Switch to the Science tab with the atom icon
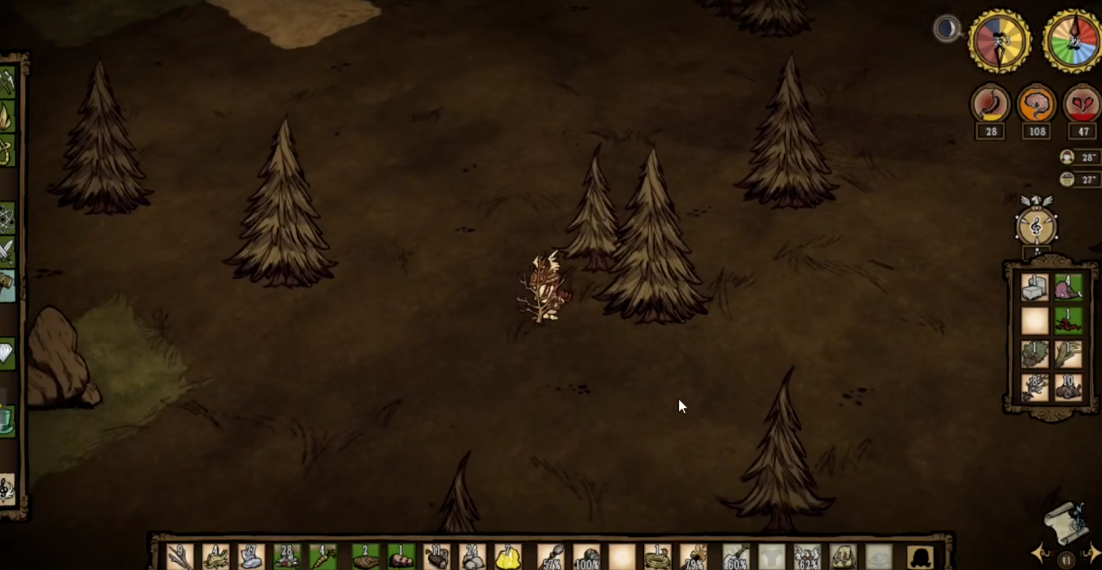The height and width of the screenshot is (570, 1102). tap(7, 217)
